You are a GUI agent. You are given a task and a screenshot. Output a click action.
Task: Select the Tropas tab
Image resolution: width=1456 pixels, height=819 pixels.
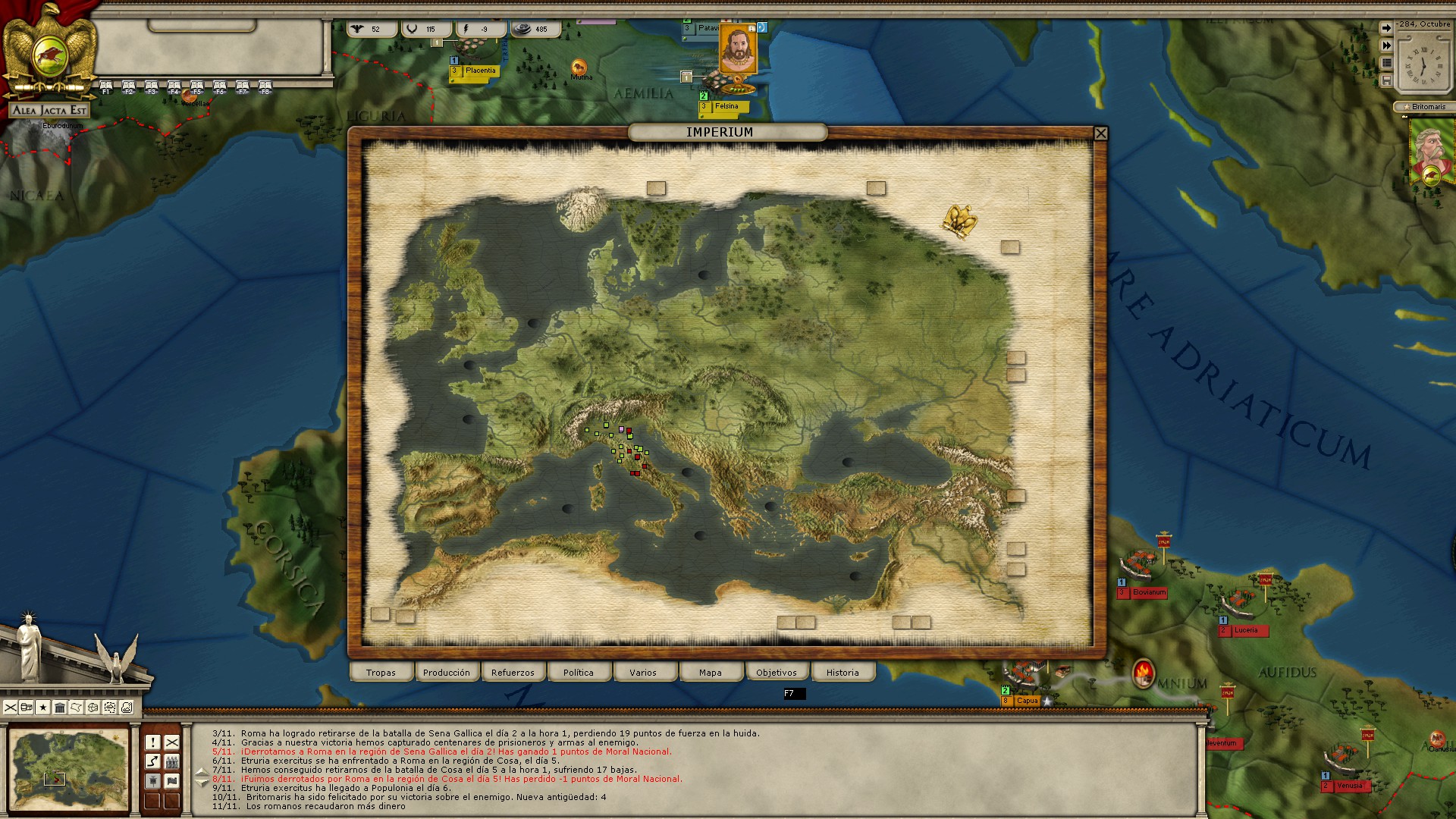[381, 672]
